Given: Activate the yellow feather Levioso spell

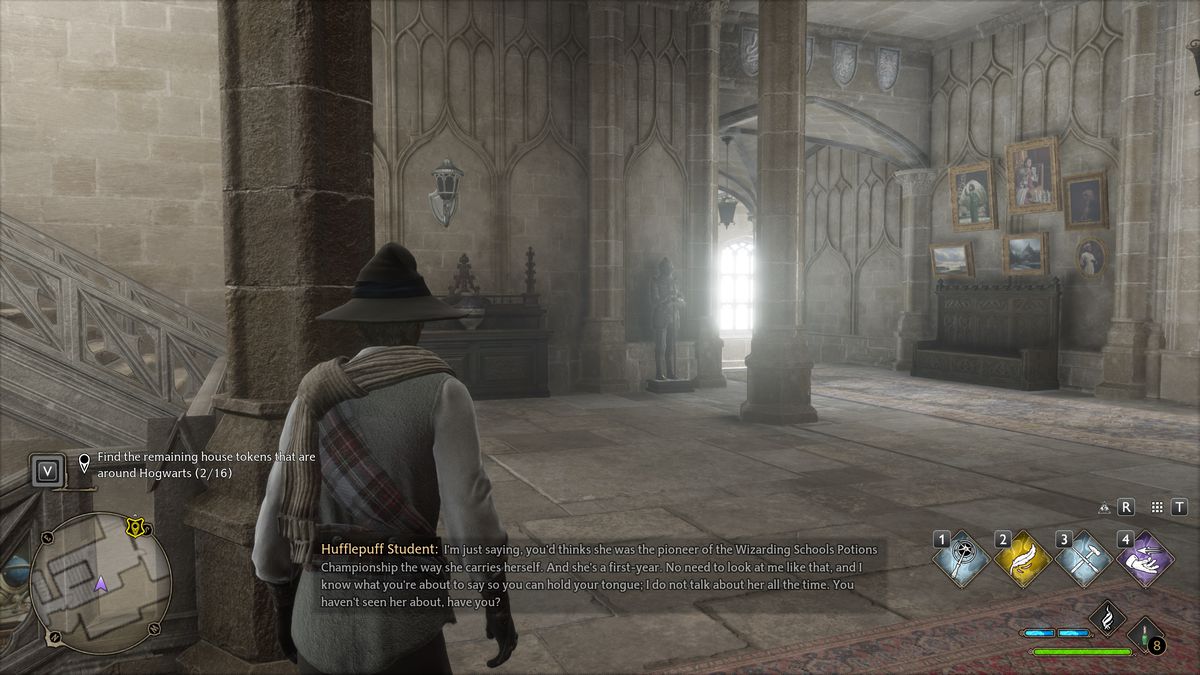Looking at the screenshot, I should pyautogui.click(x=1023, y=560).
